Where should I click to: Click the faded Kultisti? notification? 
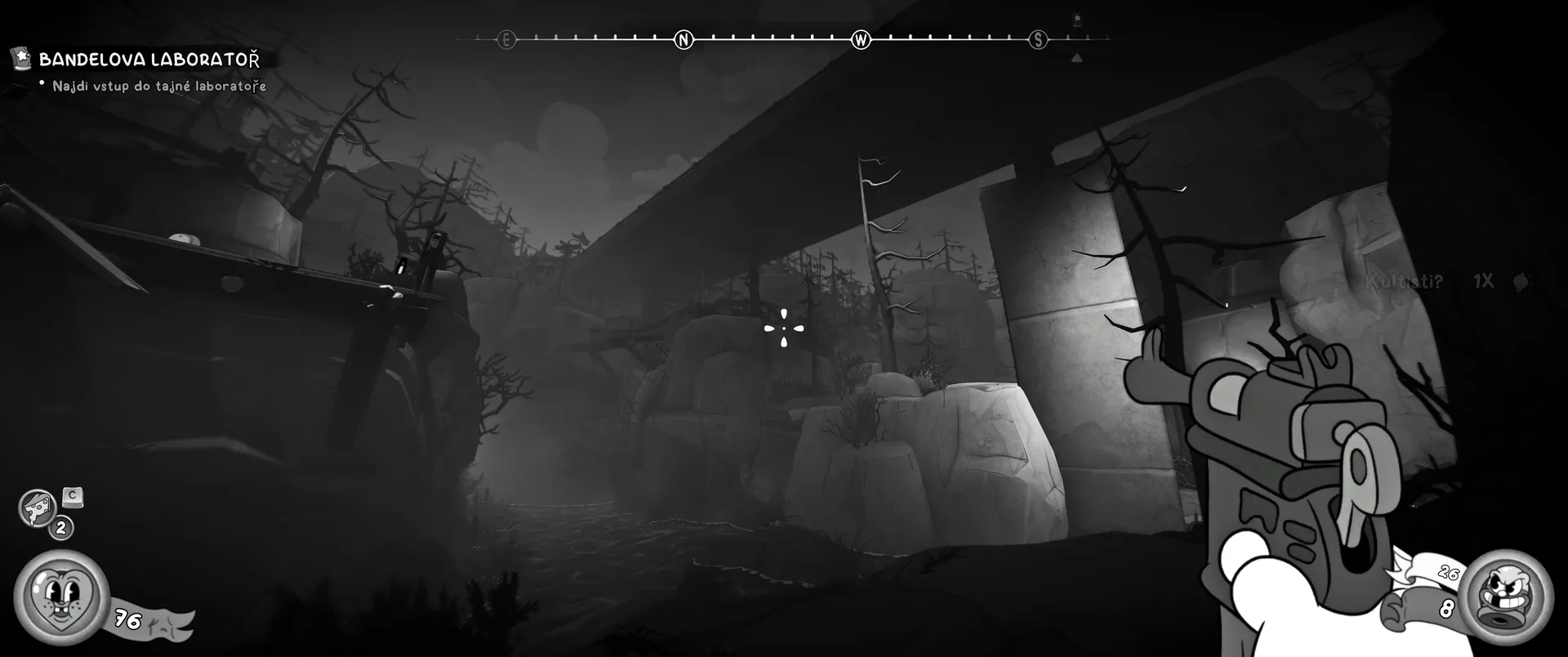[x=1404, y=282]
